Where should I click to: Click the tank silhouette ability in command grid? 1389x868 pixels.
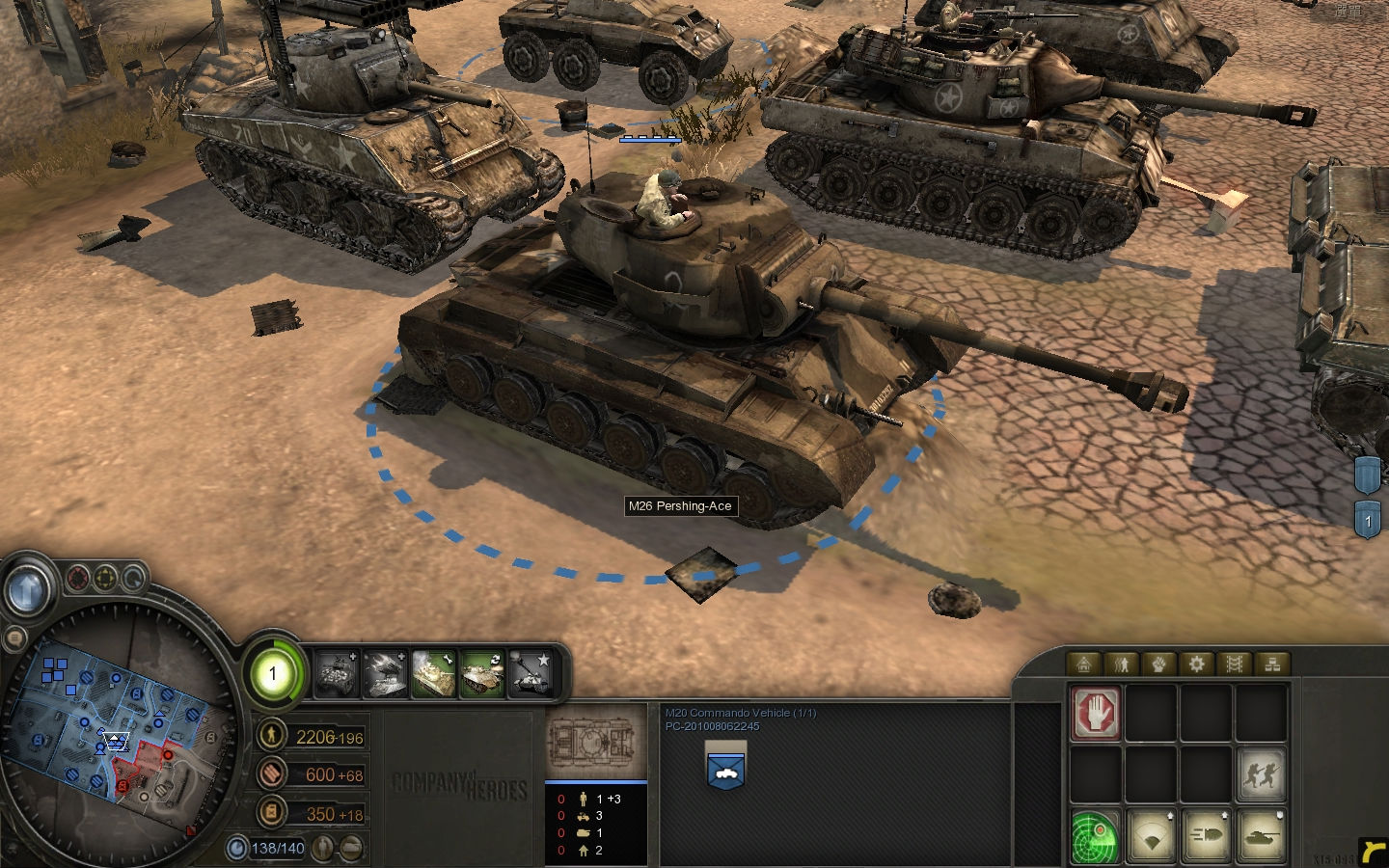pos(1262,835)
